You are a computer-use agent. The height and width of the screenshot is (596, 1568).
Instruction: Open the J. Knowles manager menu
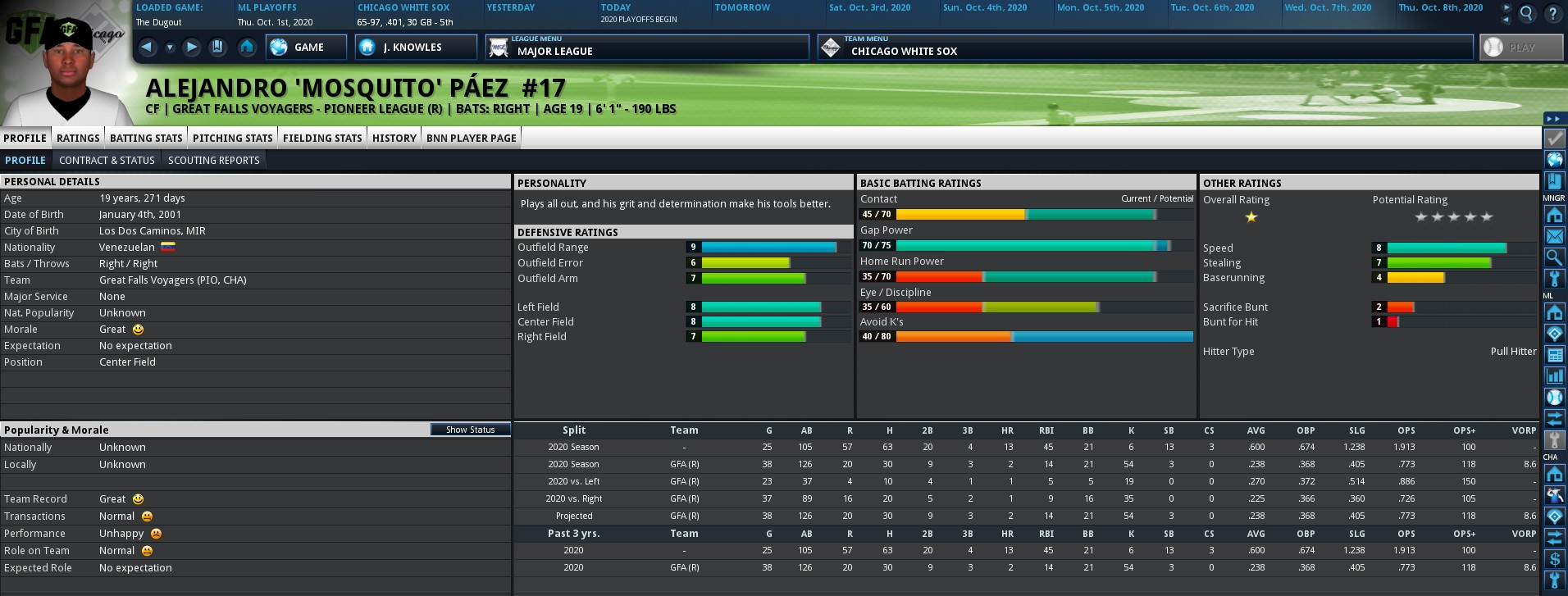coord(415,48)
